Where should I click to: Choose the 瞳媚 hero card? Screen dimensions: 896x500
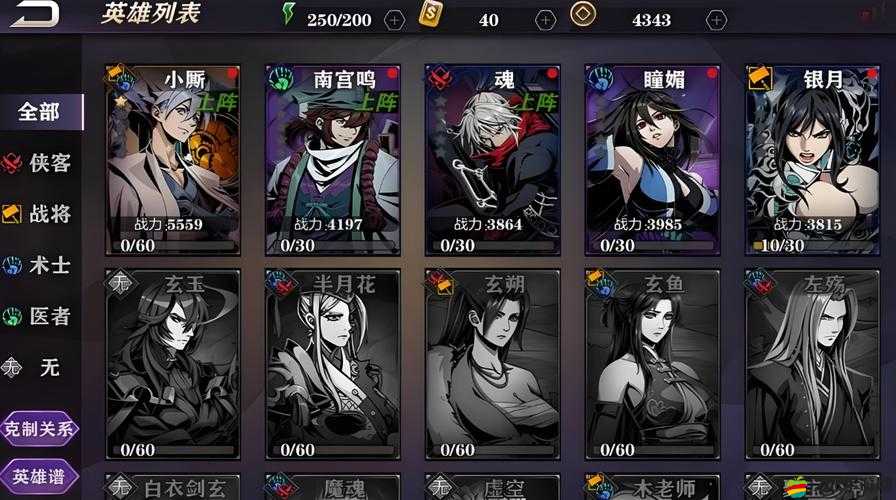tap(653, 160)
